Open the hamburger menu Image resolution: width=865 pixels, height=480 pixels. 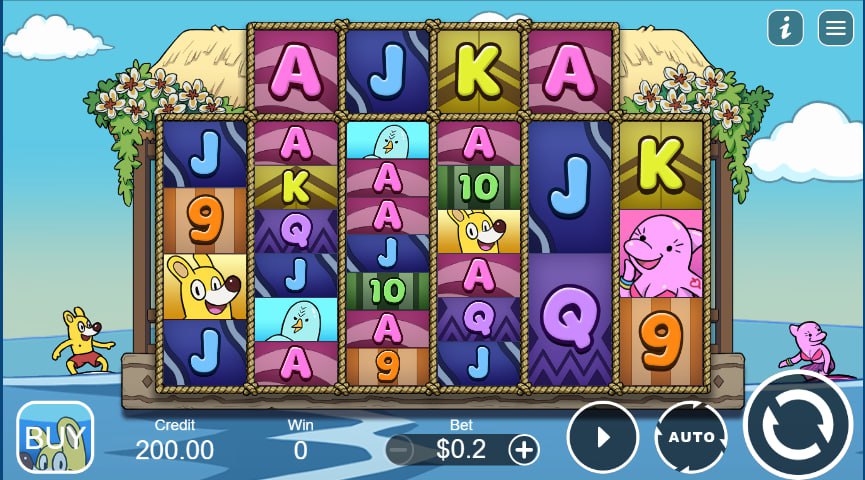coord(836,28)
